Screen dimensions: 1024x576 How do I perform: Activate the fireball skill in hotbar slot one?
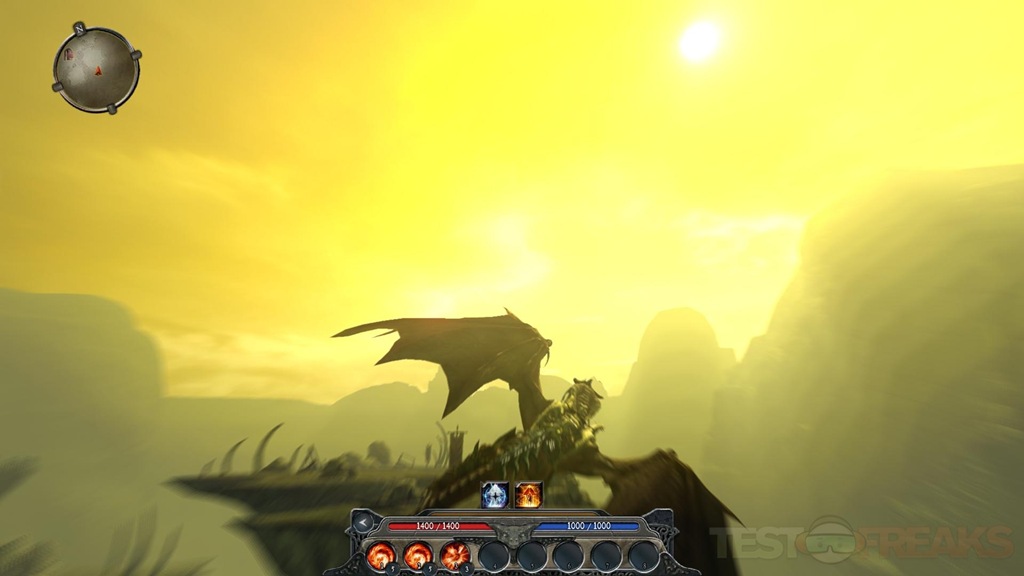pos(381,554)
